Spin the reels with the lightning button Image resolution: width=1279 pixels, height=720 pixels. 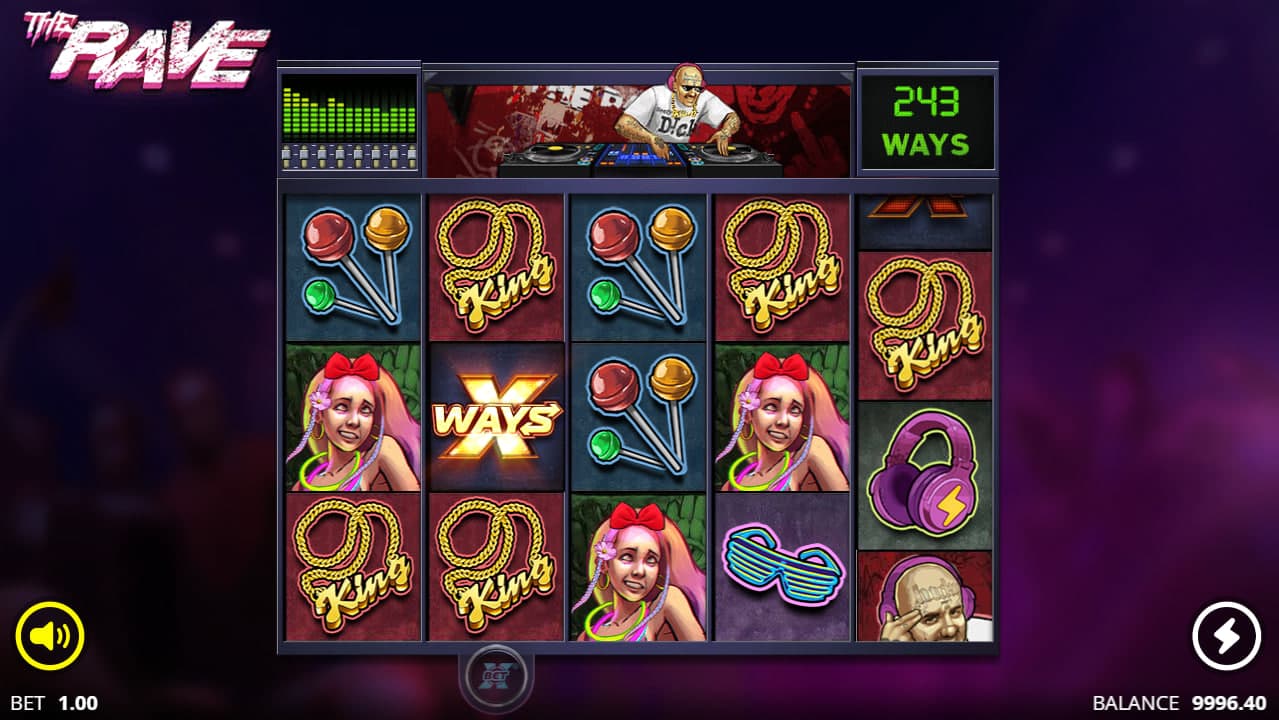[1226, 636]
